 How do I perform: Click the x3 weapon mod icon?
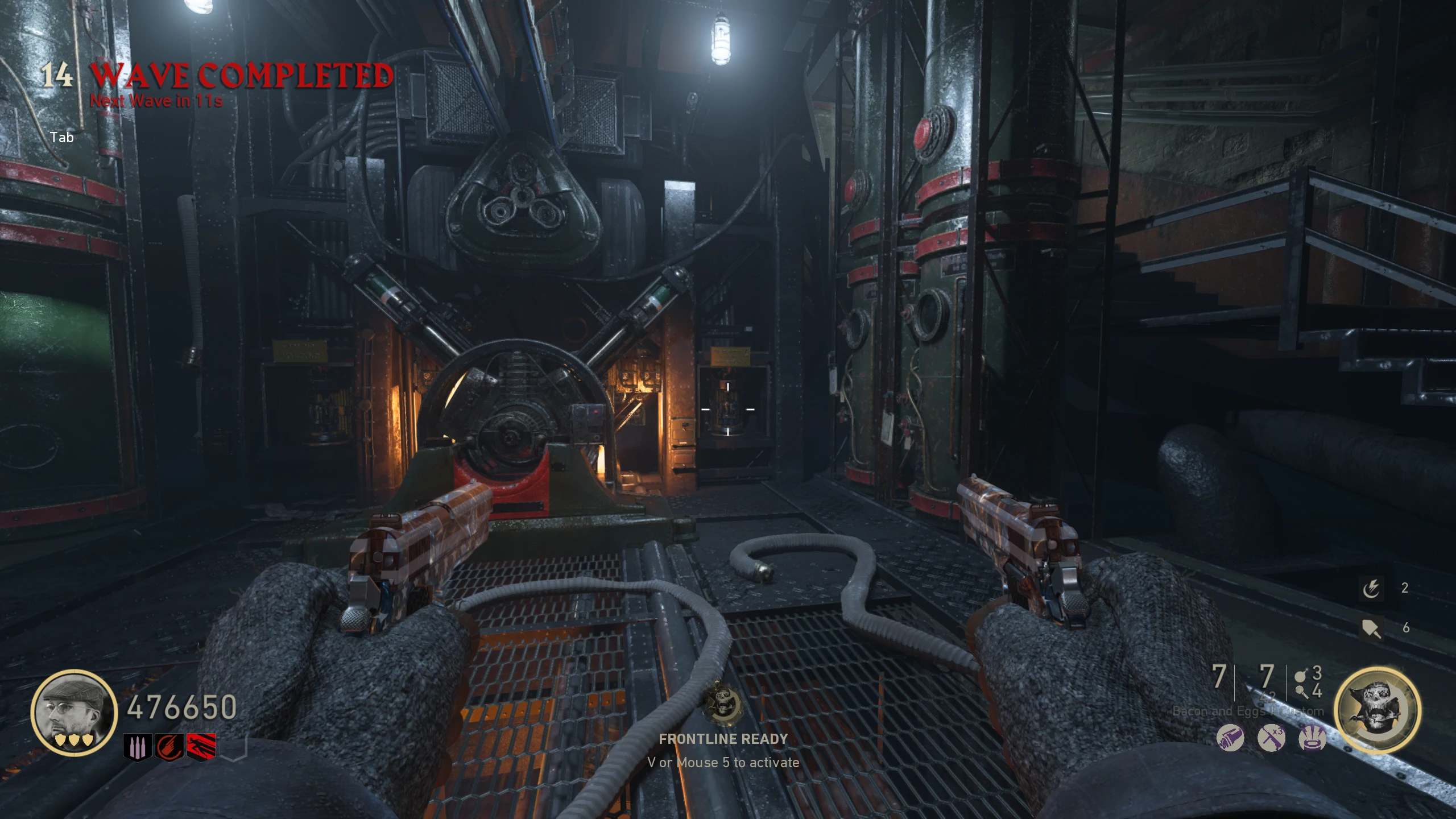[1272, 739]
